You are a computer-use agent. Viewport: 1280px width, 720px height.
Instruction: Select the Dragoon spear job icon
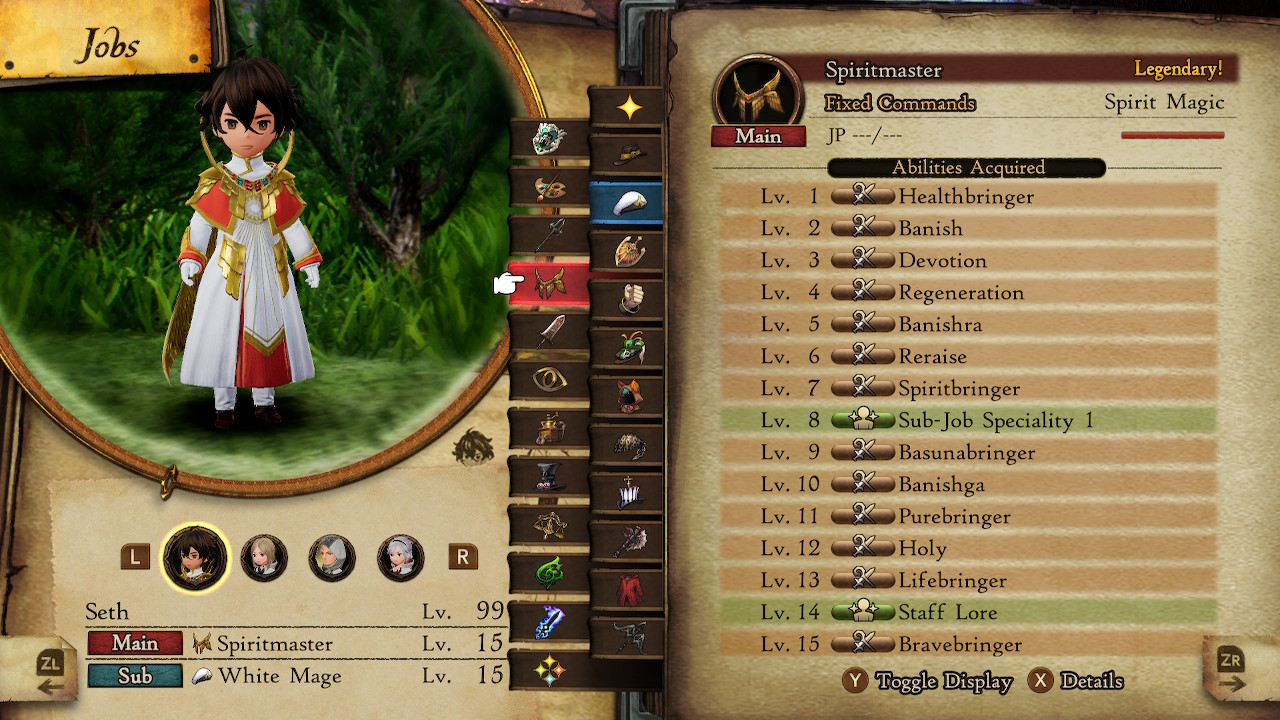(549, 233)
